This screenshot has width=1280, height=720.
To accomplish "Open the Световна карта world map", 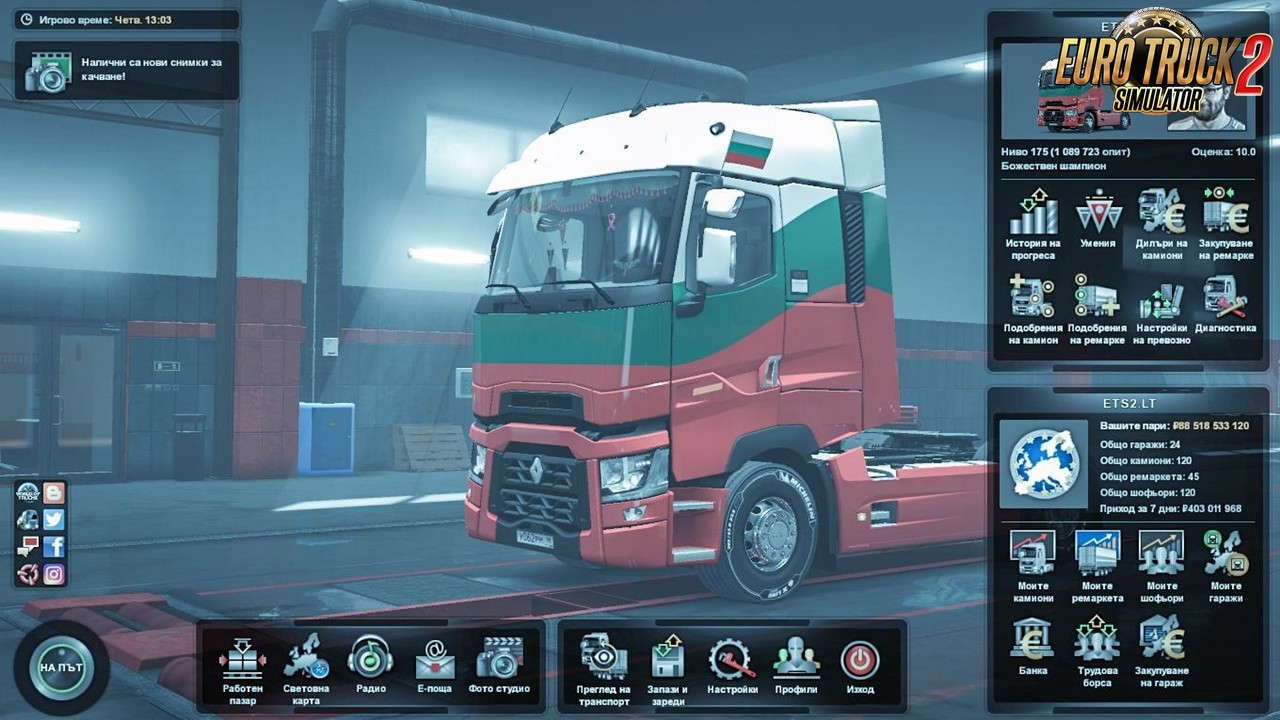I will coord(306,664).
